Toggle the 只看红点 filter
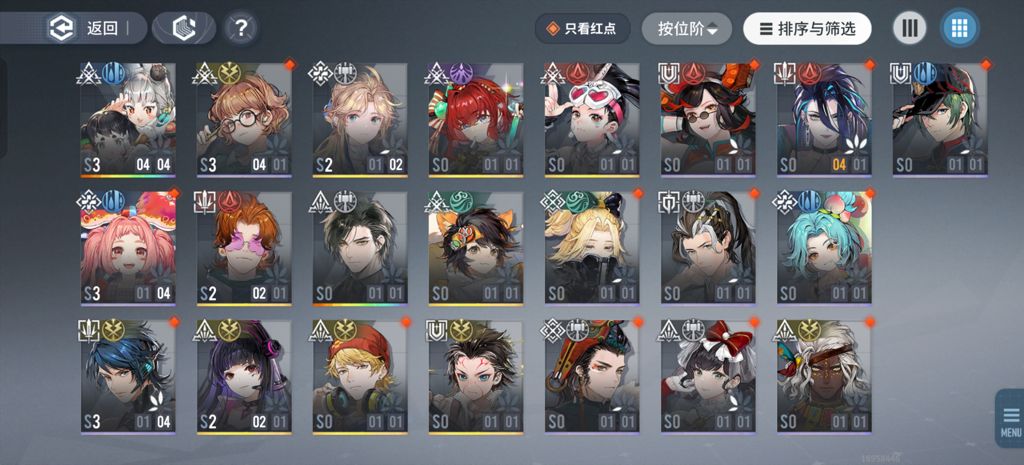Viewport: 1024px width, 465px height. pos(582,29)
